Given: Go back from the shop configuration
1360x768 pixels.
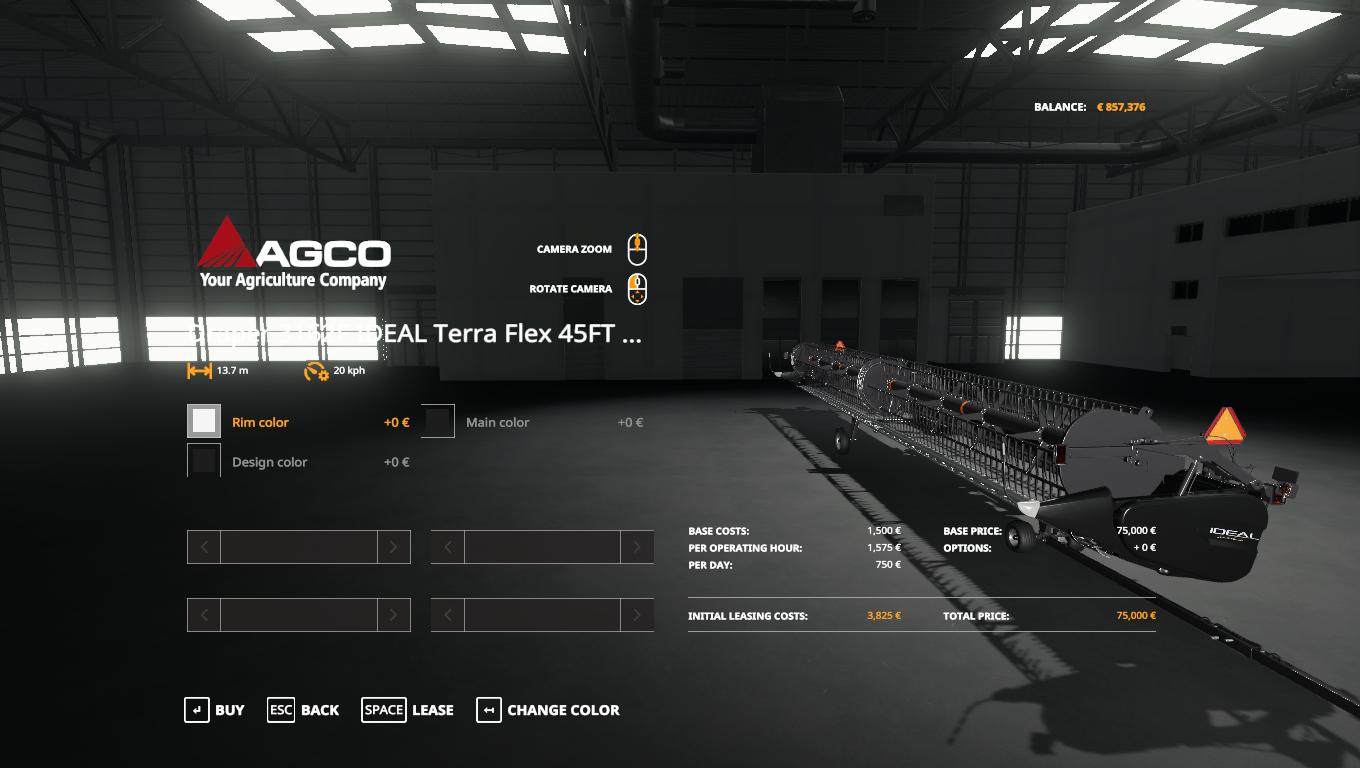Looking at the screenshot, I should click(303, 710).
